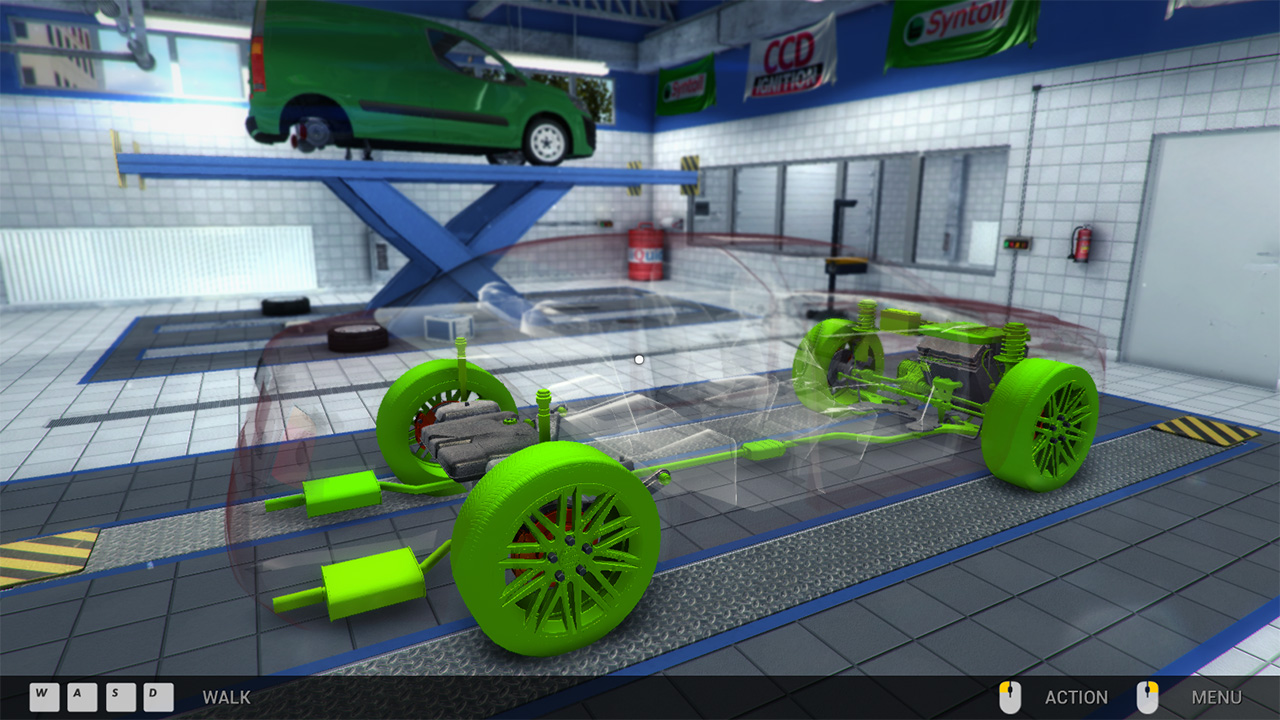Click the mouse icon beside ACTION
The image size is (1280, 720).
pos(1010,697)
